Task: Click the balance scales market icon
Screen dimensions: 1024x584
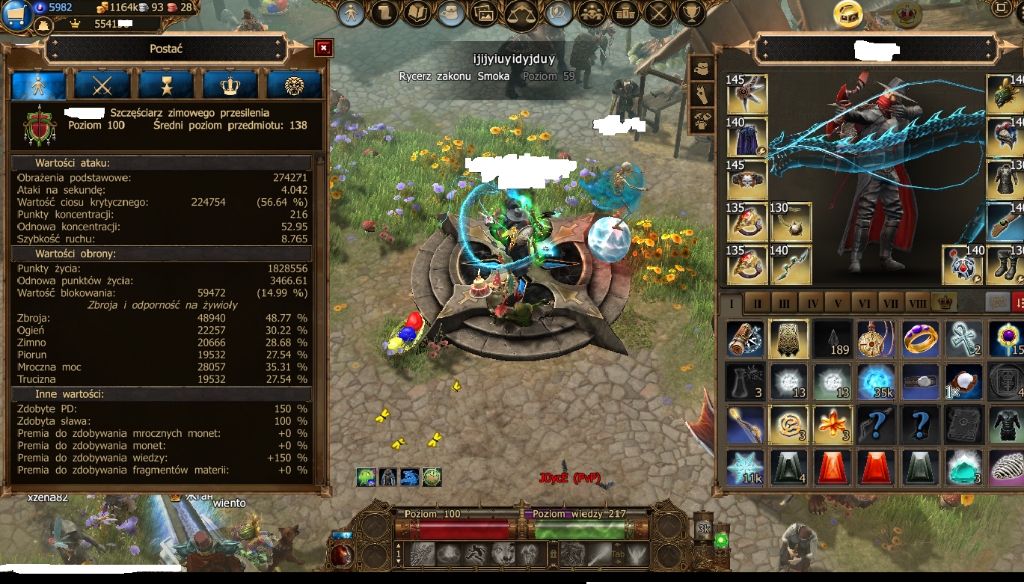Action: (521, 13)
